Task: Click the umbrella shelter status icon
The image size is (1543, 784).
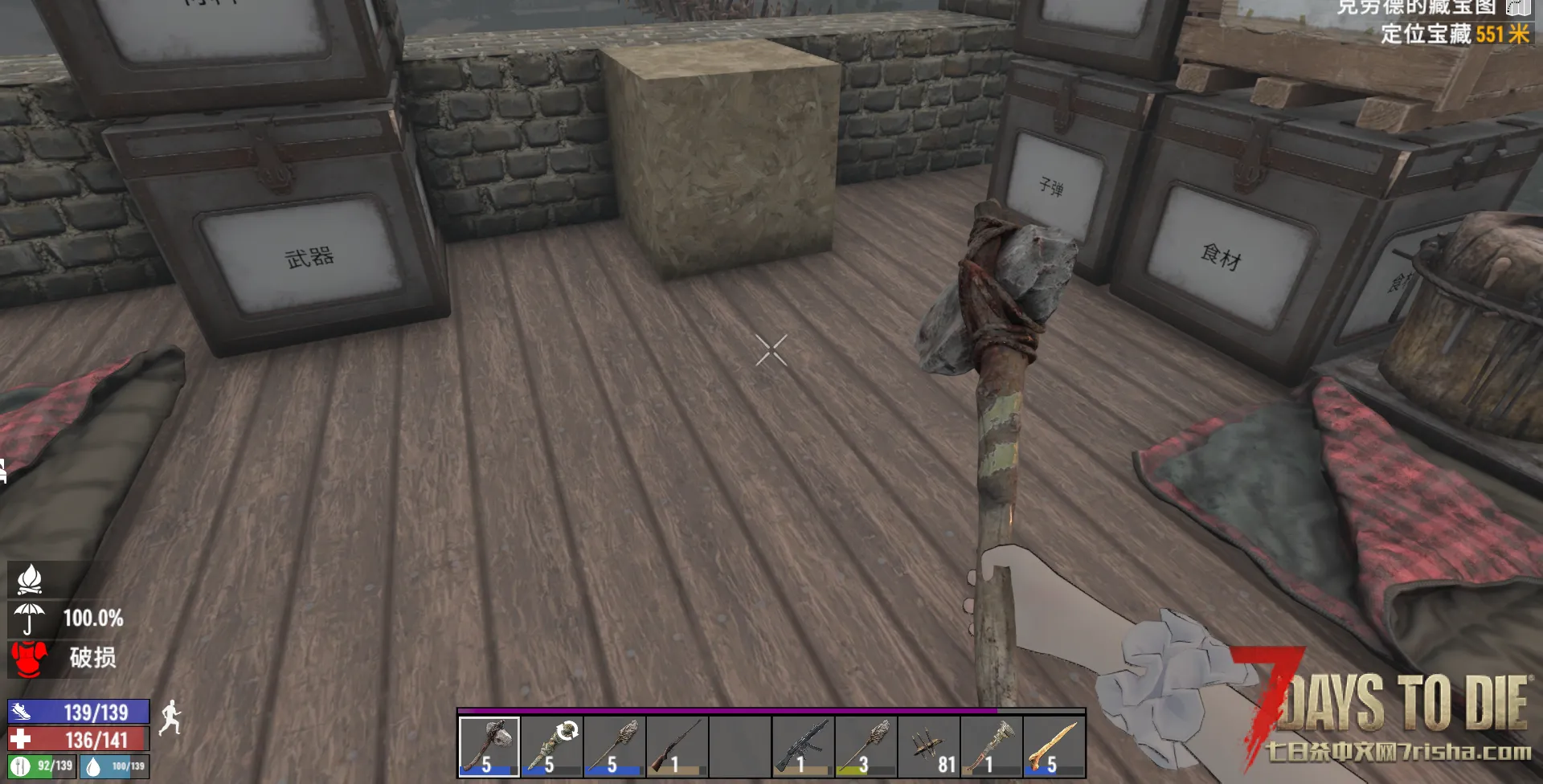Action: click(29, 619)
